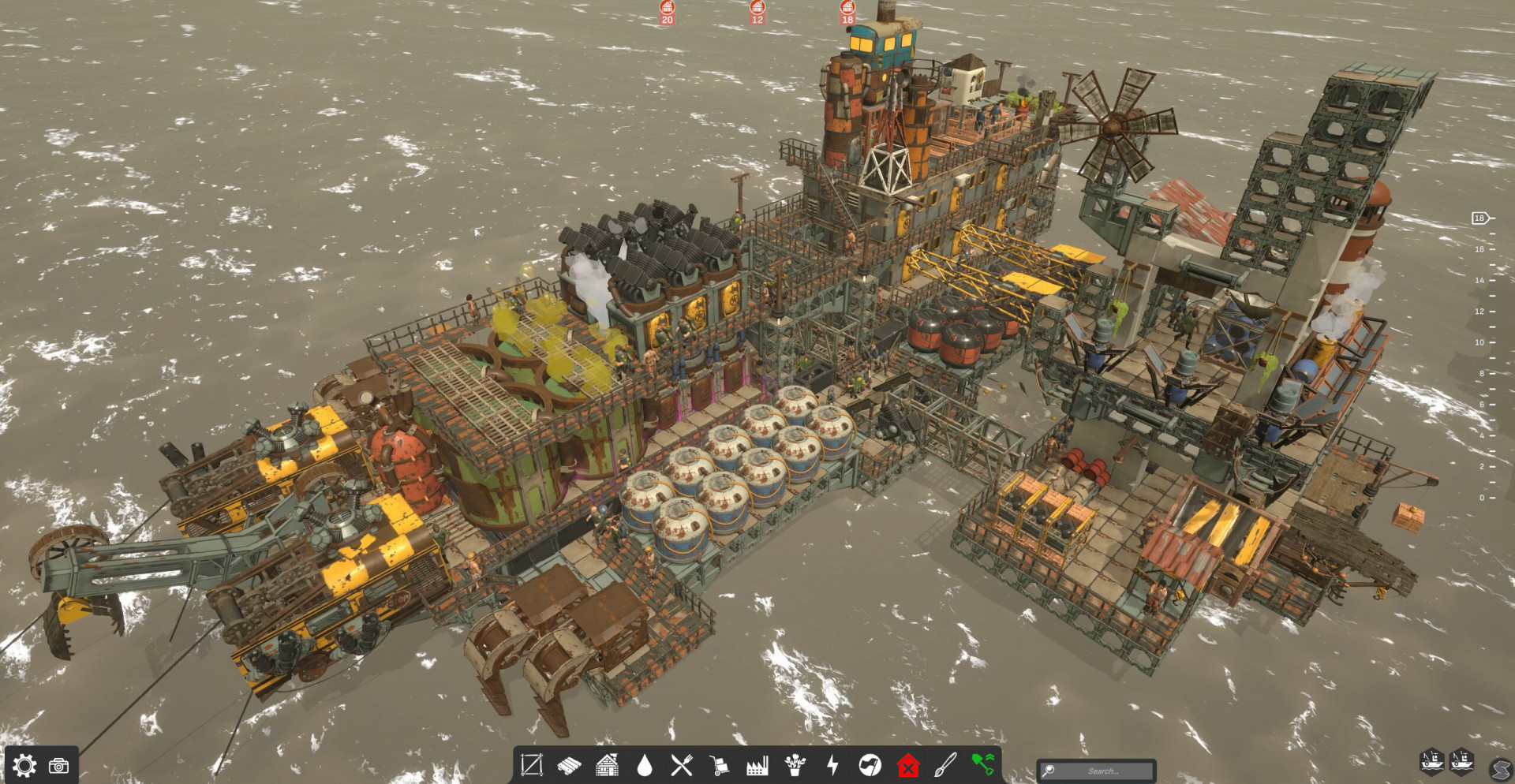Screen dimensions: 1515x784
Task: Open the gear settings menu
Action: click(24, 765)
